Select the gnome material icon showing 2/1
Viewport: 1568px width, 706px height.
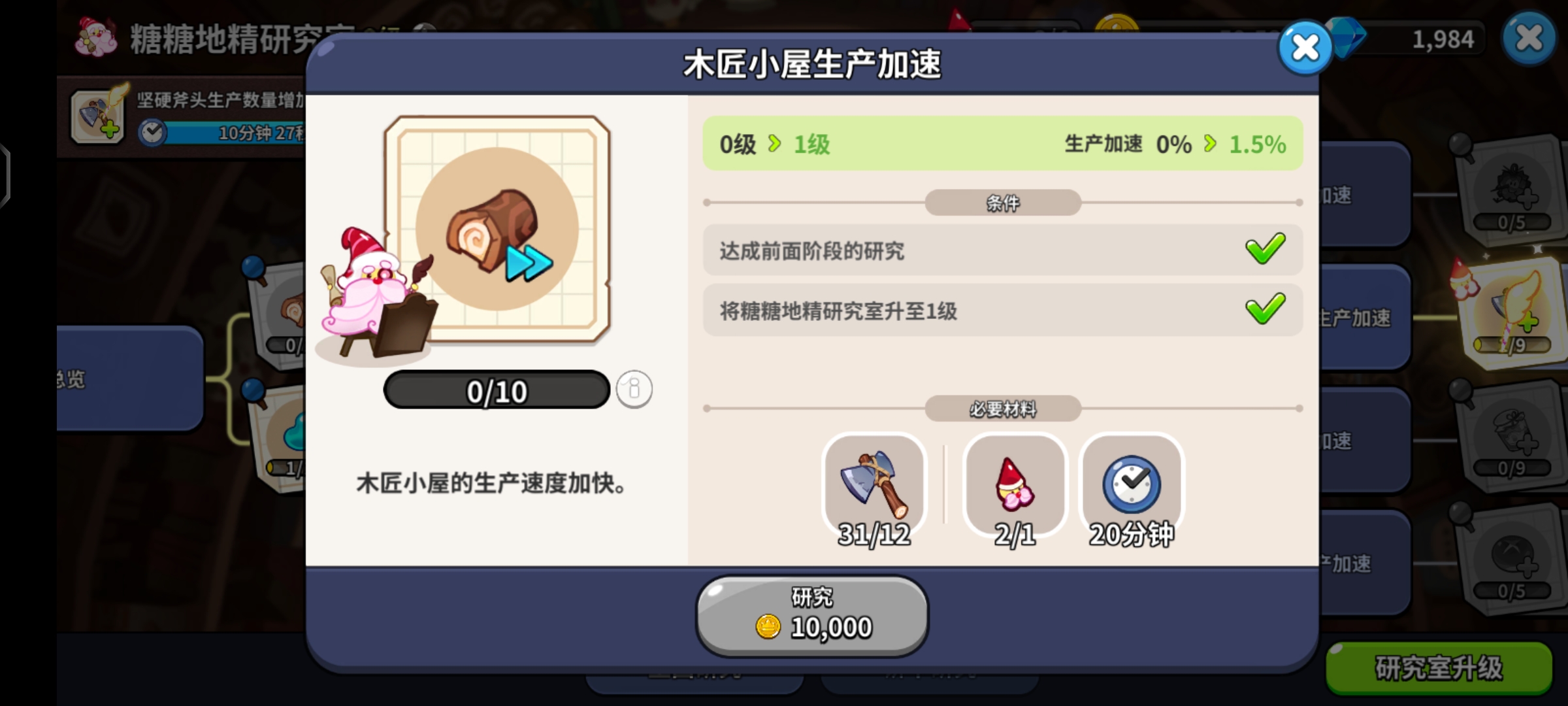click(x=1013, y=485)
